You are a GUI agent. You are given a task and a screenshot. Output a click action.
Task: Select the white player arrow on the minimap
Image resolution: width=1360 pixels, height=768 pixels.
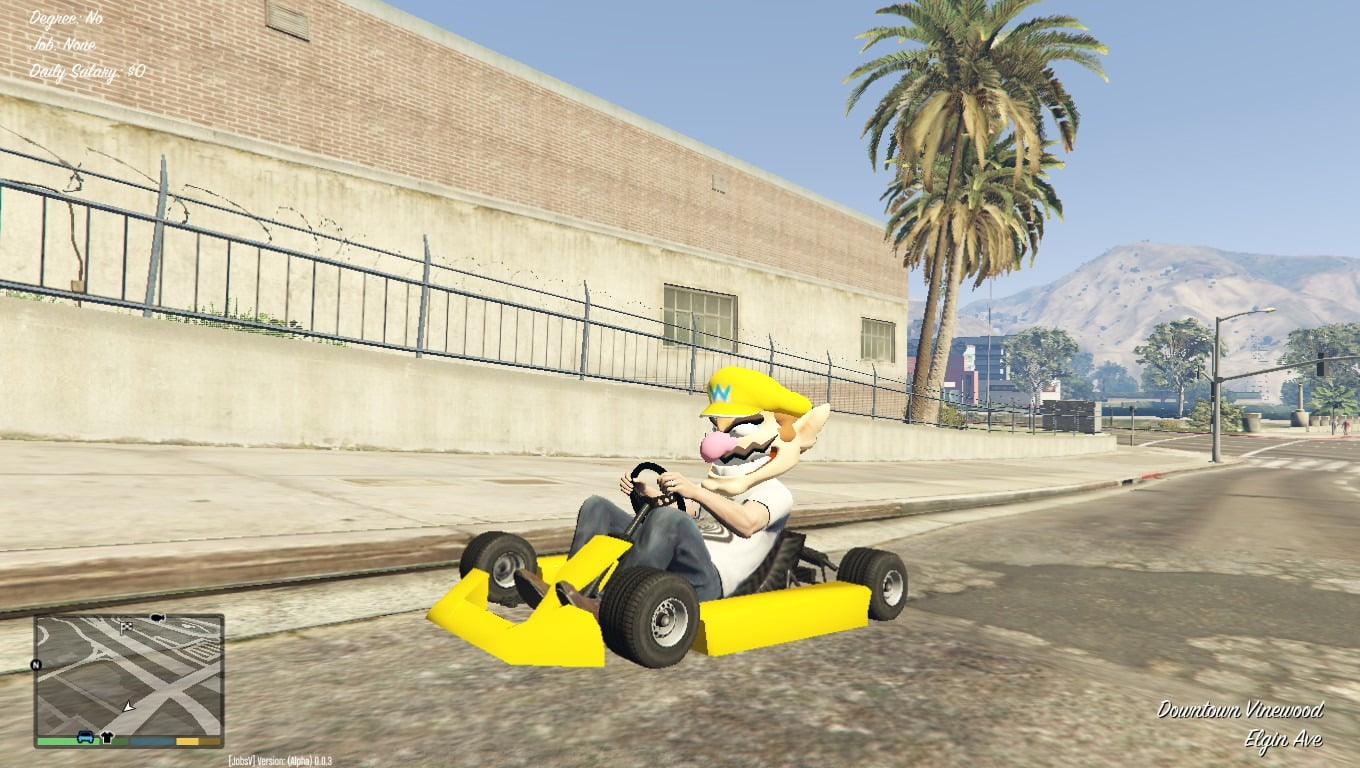pos(129,707)
